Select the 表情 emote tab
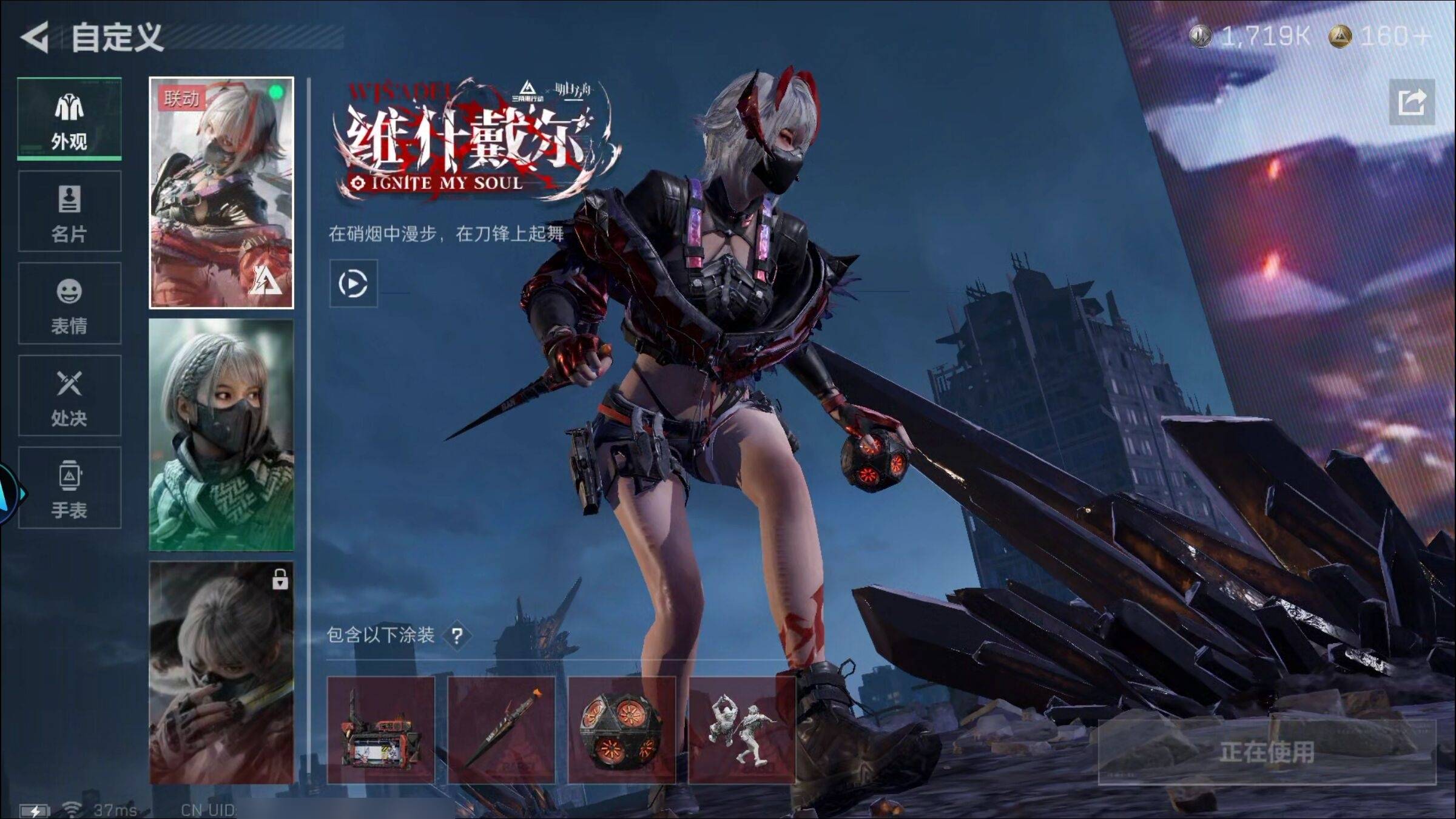The image size is (1456, 819). coord(69,304)
